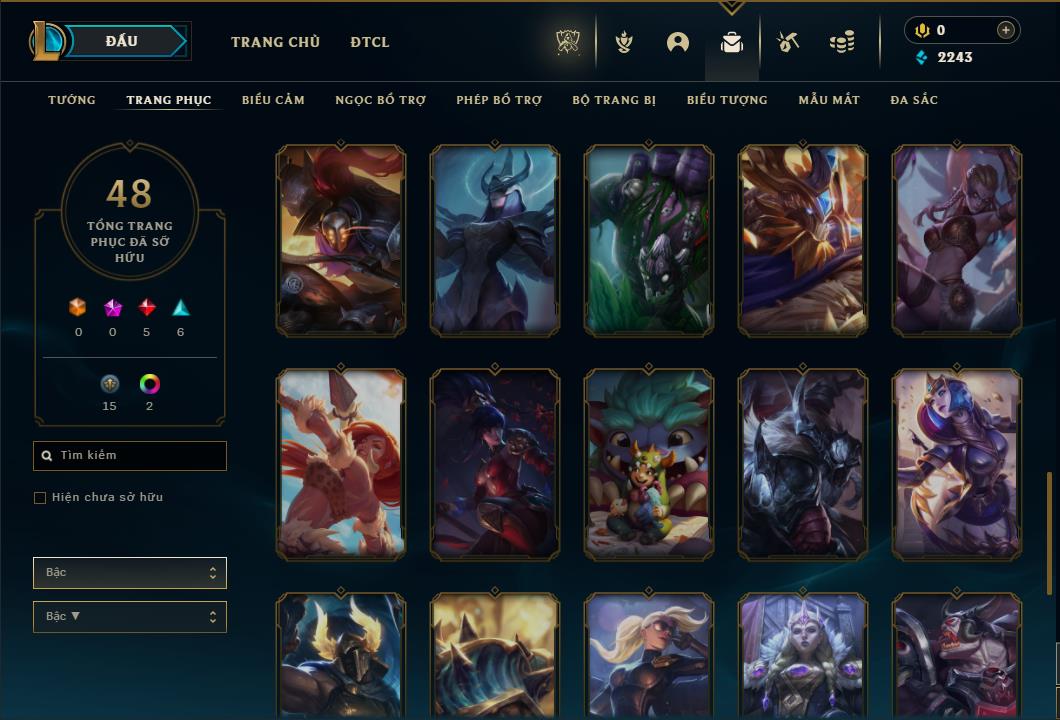Select the green-haired baby dragon skin card
The width and height of the screenshot is (1060, 720).
649,464
